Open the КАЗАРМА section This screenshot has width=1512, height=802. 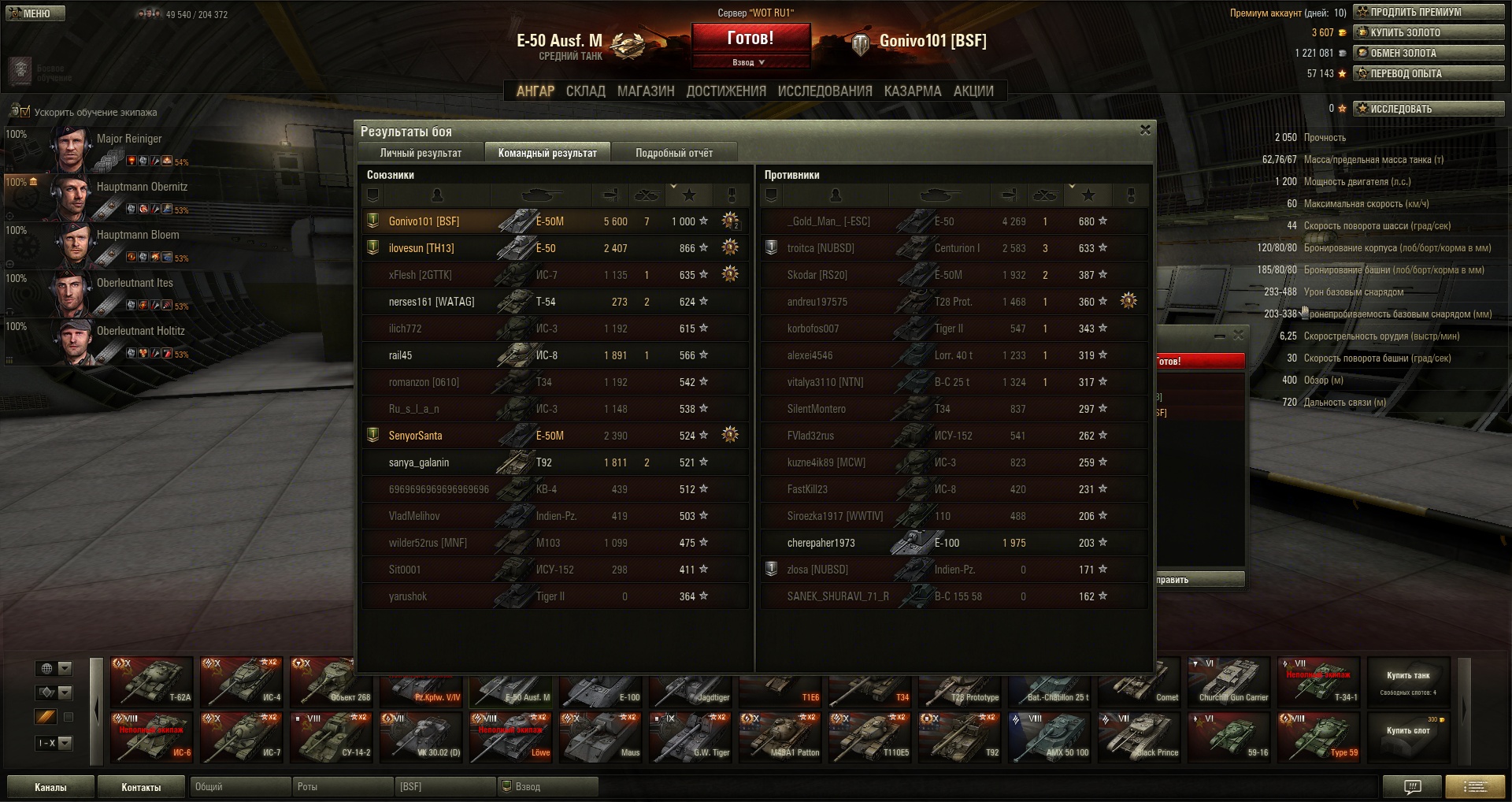913,91
